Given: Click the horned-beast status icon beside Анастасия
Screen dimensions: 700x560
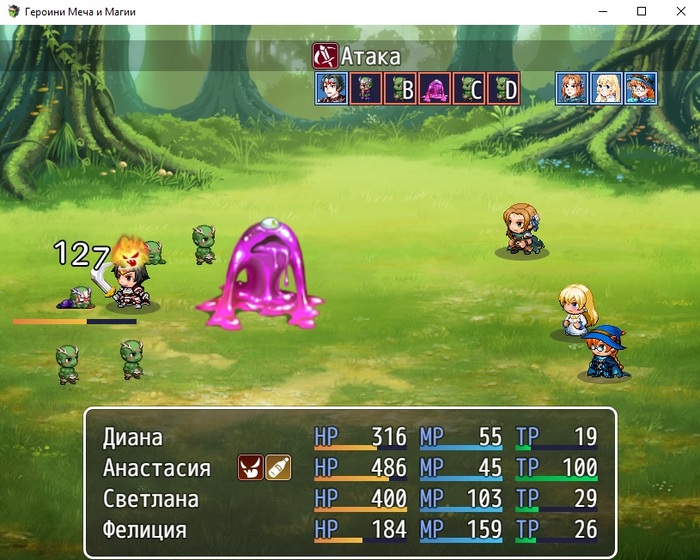Looking at the screenshot, I should pyautogui.click(x=250, y=467).
